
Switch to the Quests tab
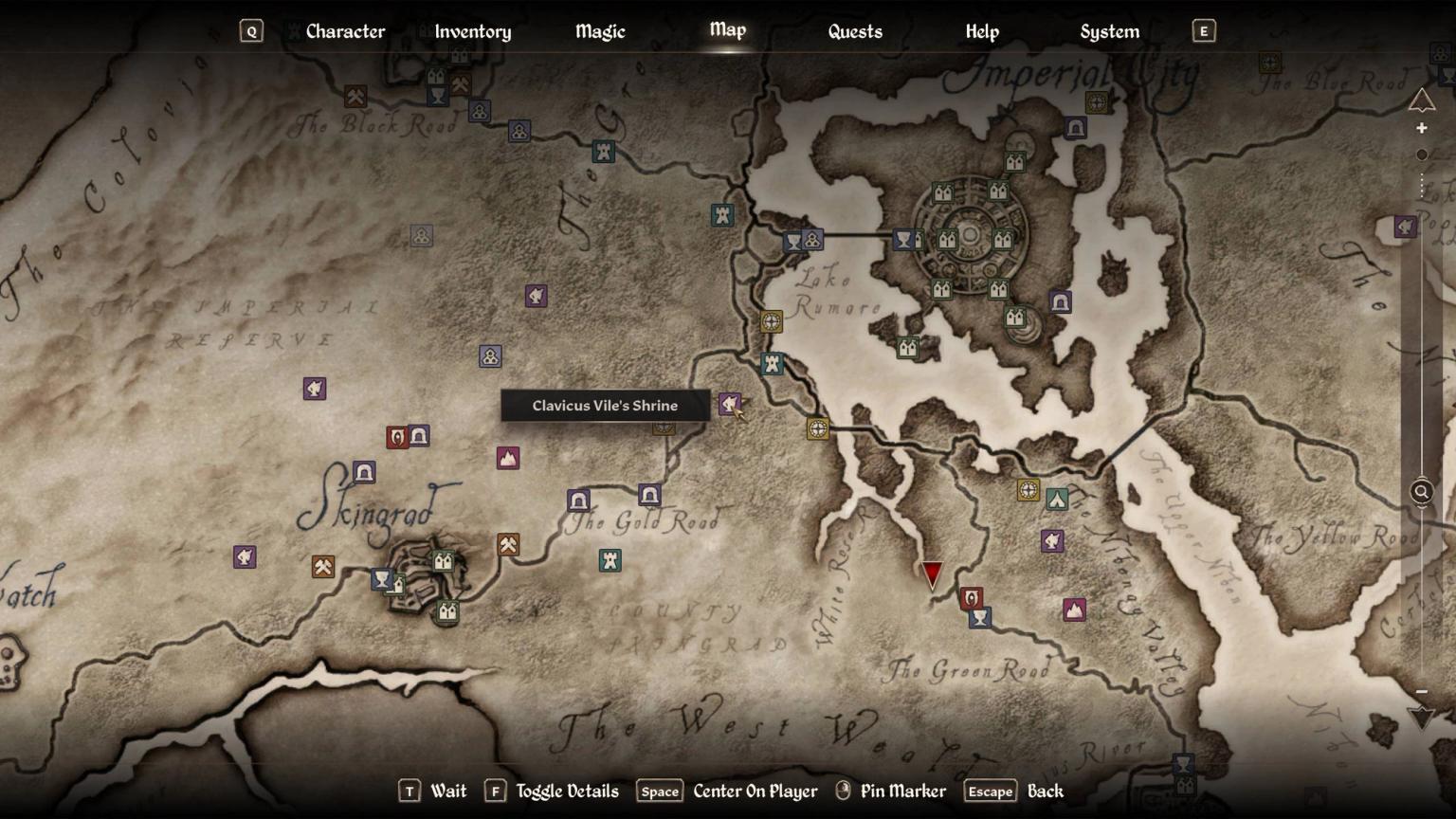(854, 31)
